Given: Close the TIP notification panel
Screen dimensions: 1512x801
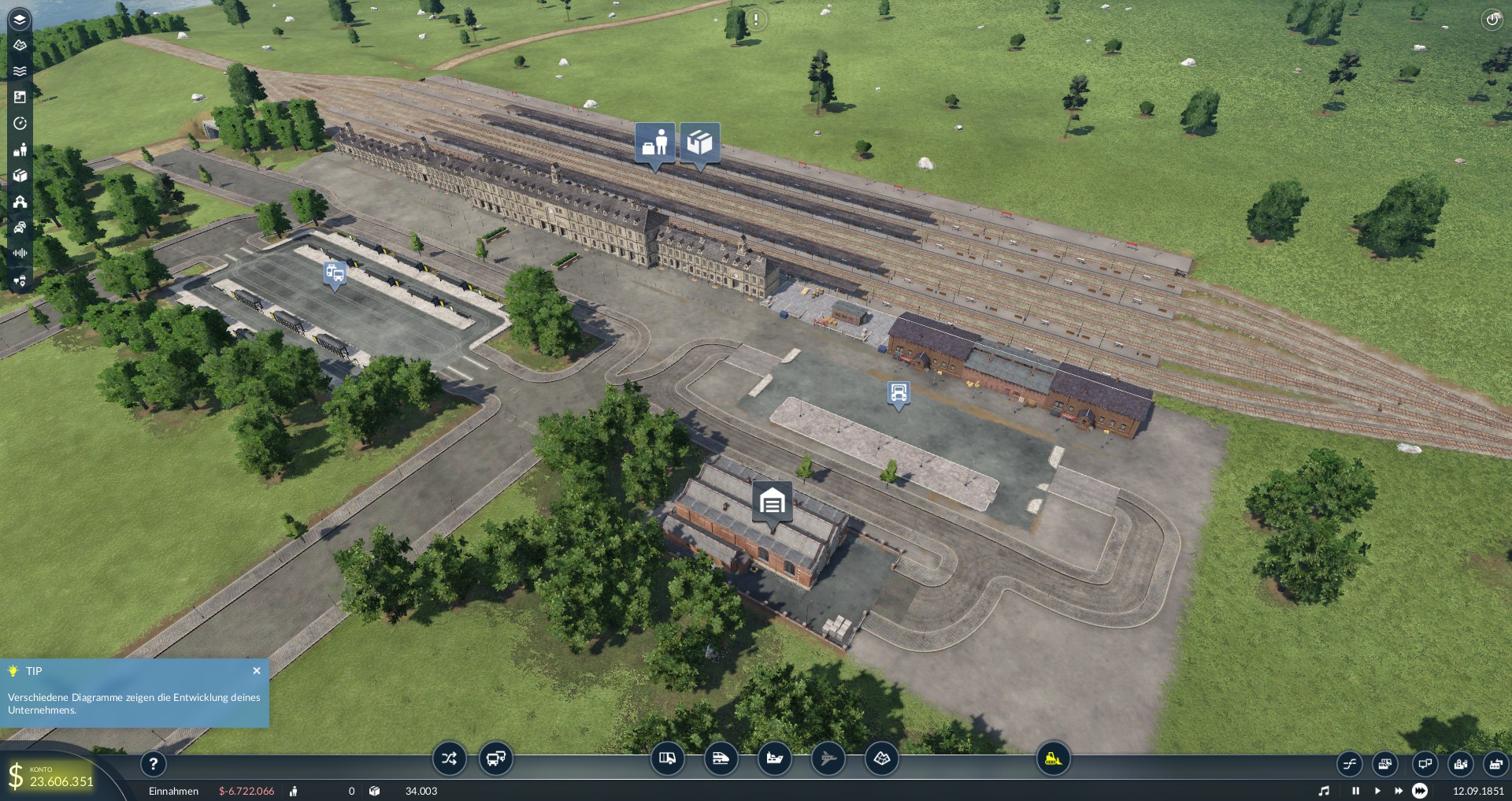Looking at the screenshot, I should coord(257,671).
